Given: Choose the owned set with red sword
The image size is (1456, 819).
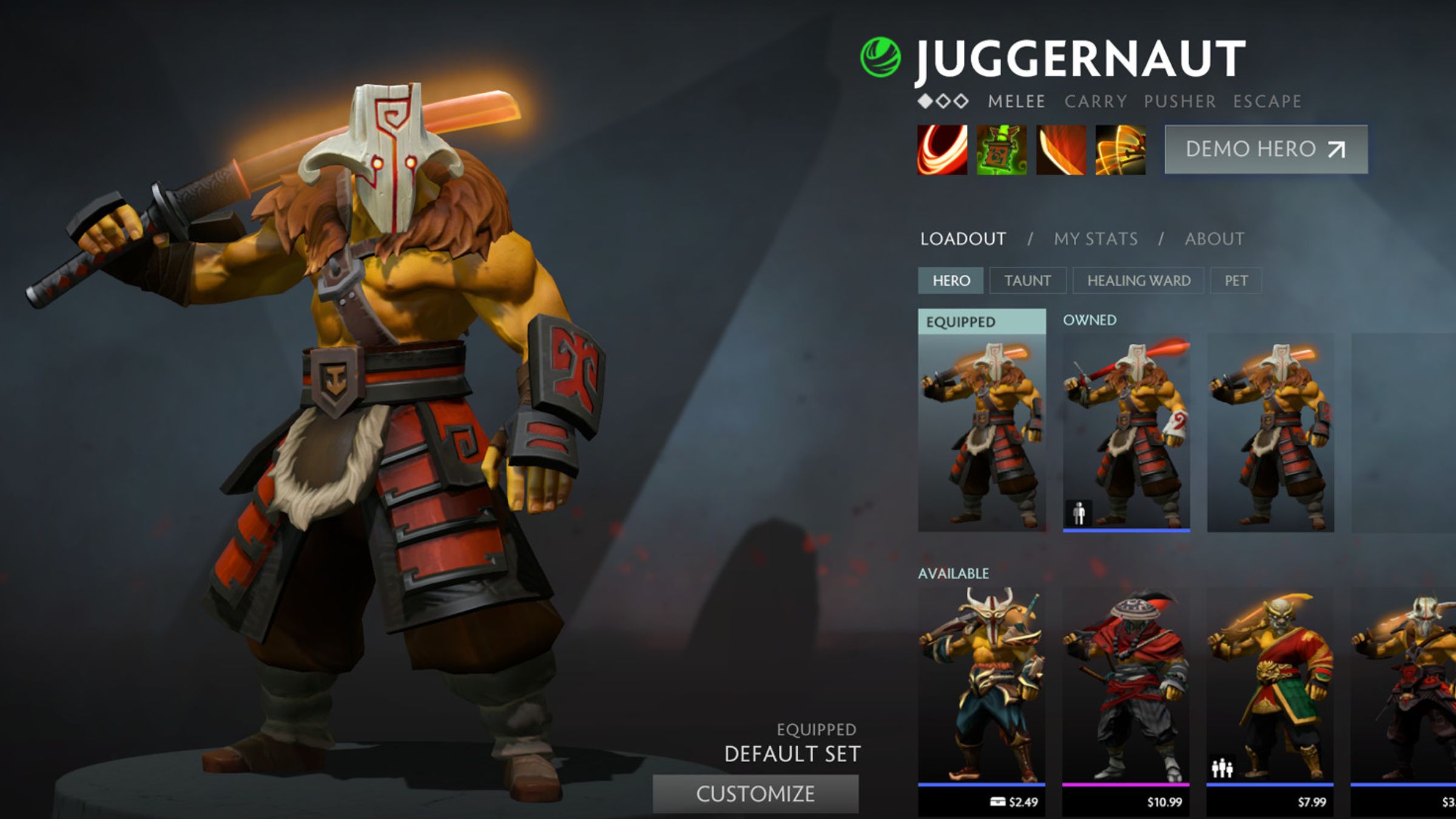Looking at the screenshot, I should pos(1126,432).
